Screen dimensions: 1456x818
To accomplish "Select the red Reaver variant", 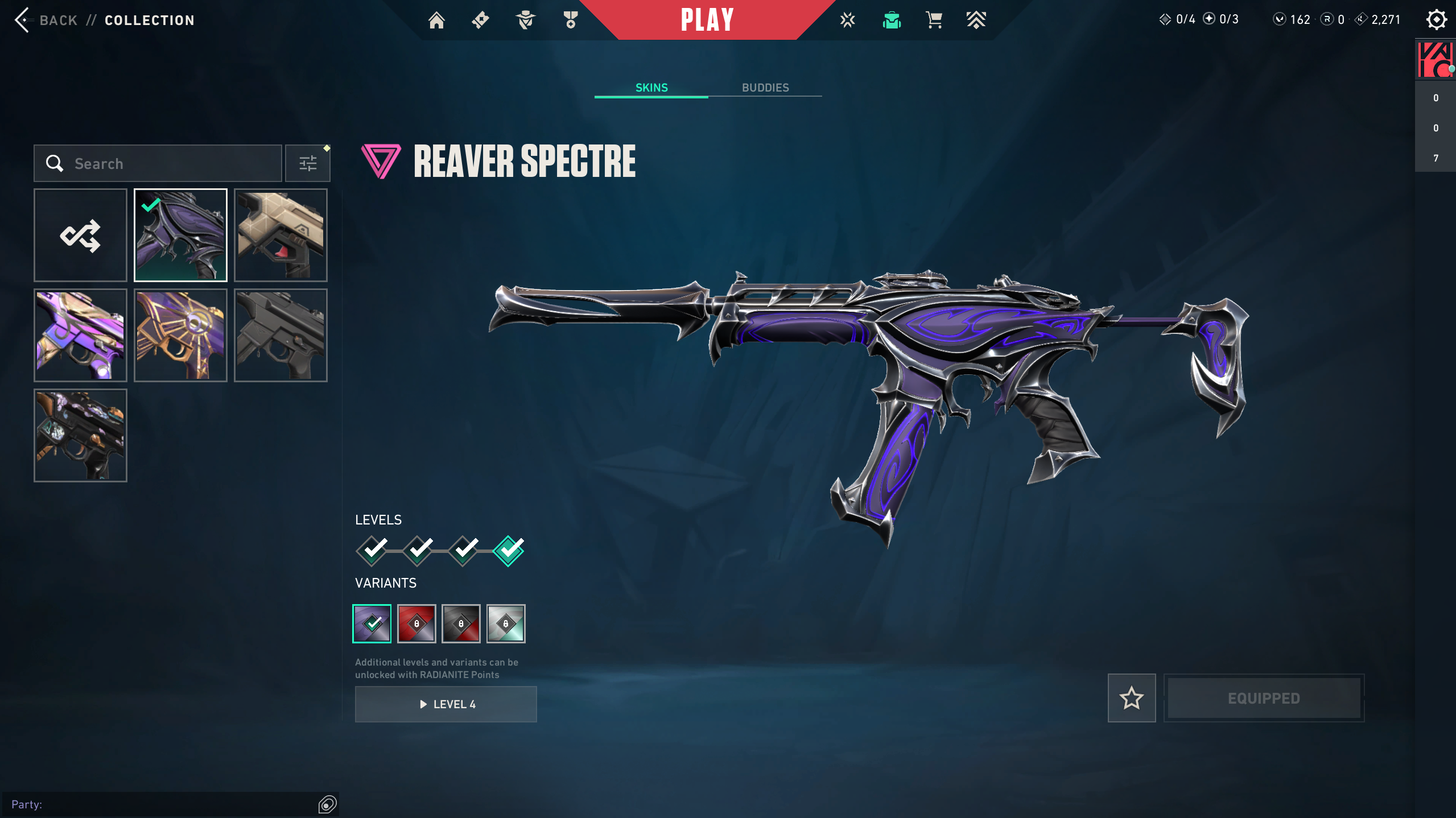I will point(416,624).
